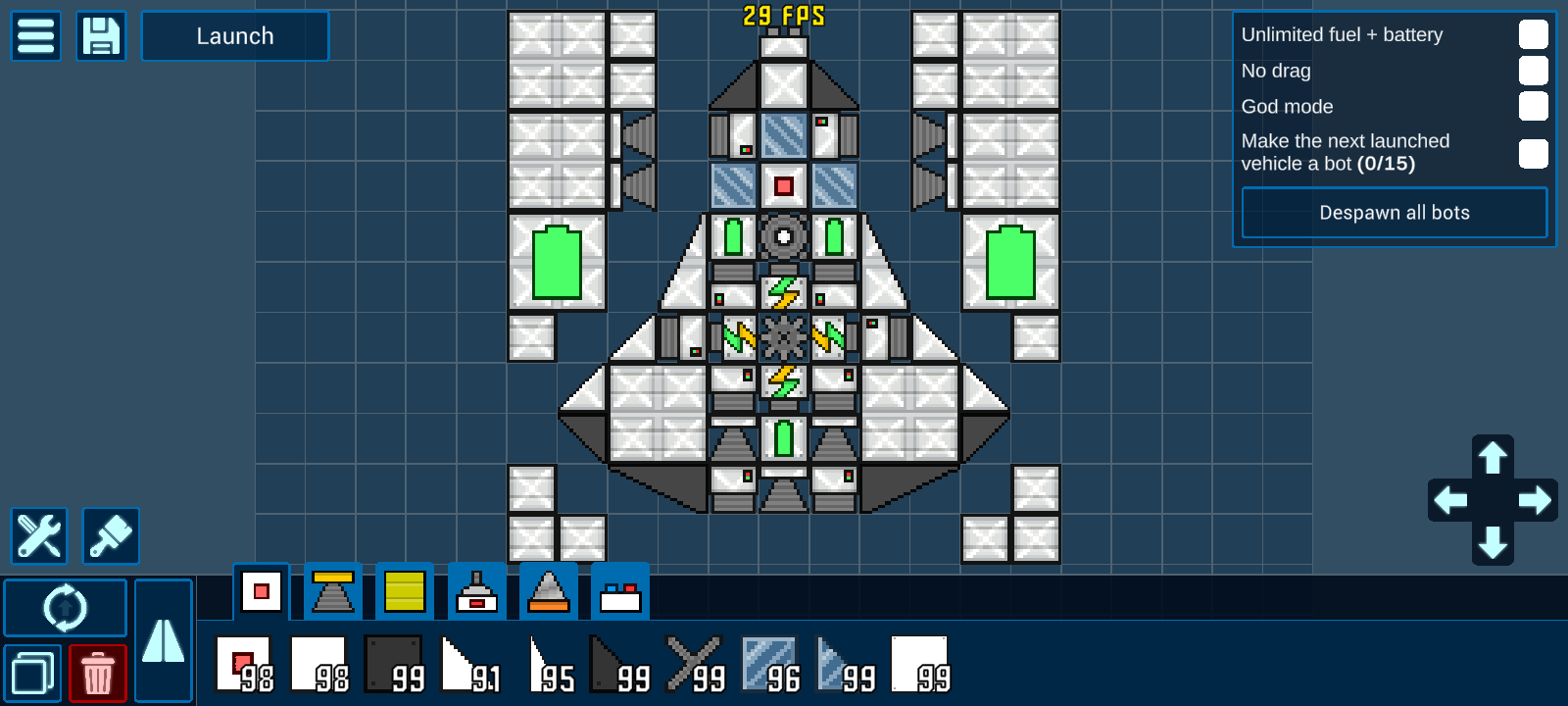Open the wrench and screwdriver tools

point(39,535)
